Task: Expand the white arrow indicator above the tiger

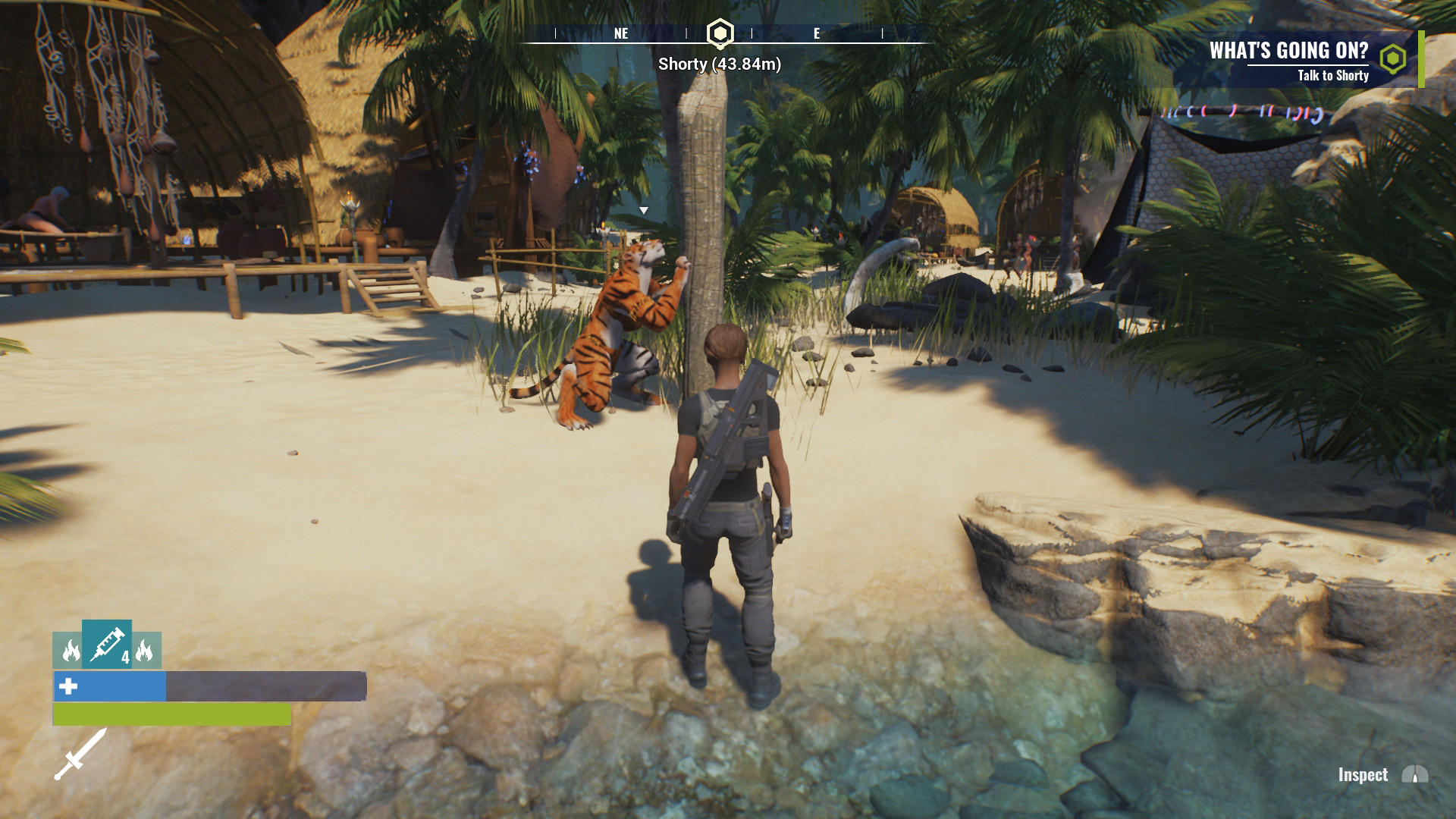Action: click(645, 209)
